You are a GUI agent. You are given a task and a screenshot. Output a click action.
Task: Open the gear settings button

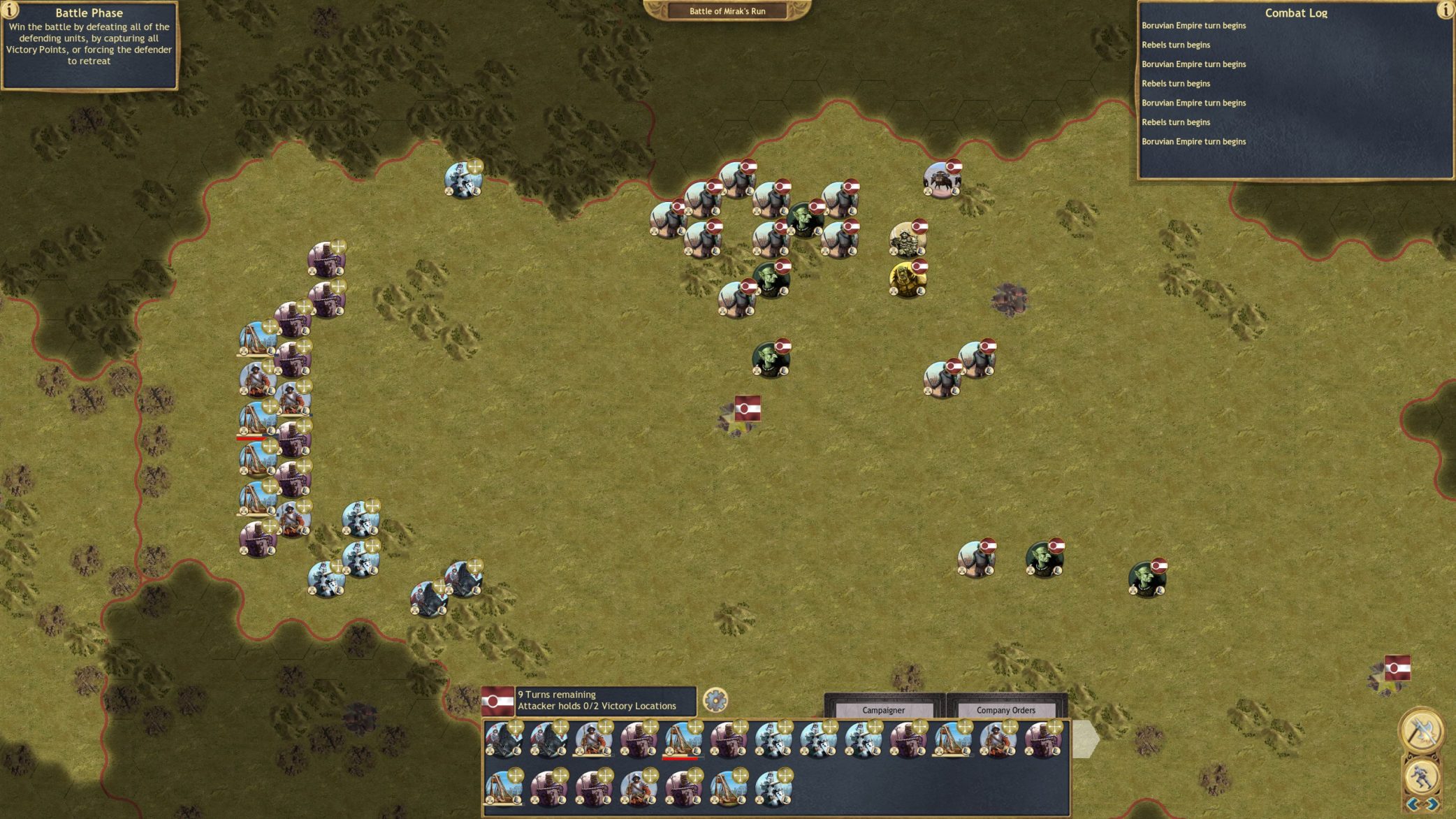coord(715,700)
